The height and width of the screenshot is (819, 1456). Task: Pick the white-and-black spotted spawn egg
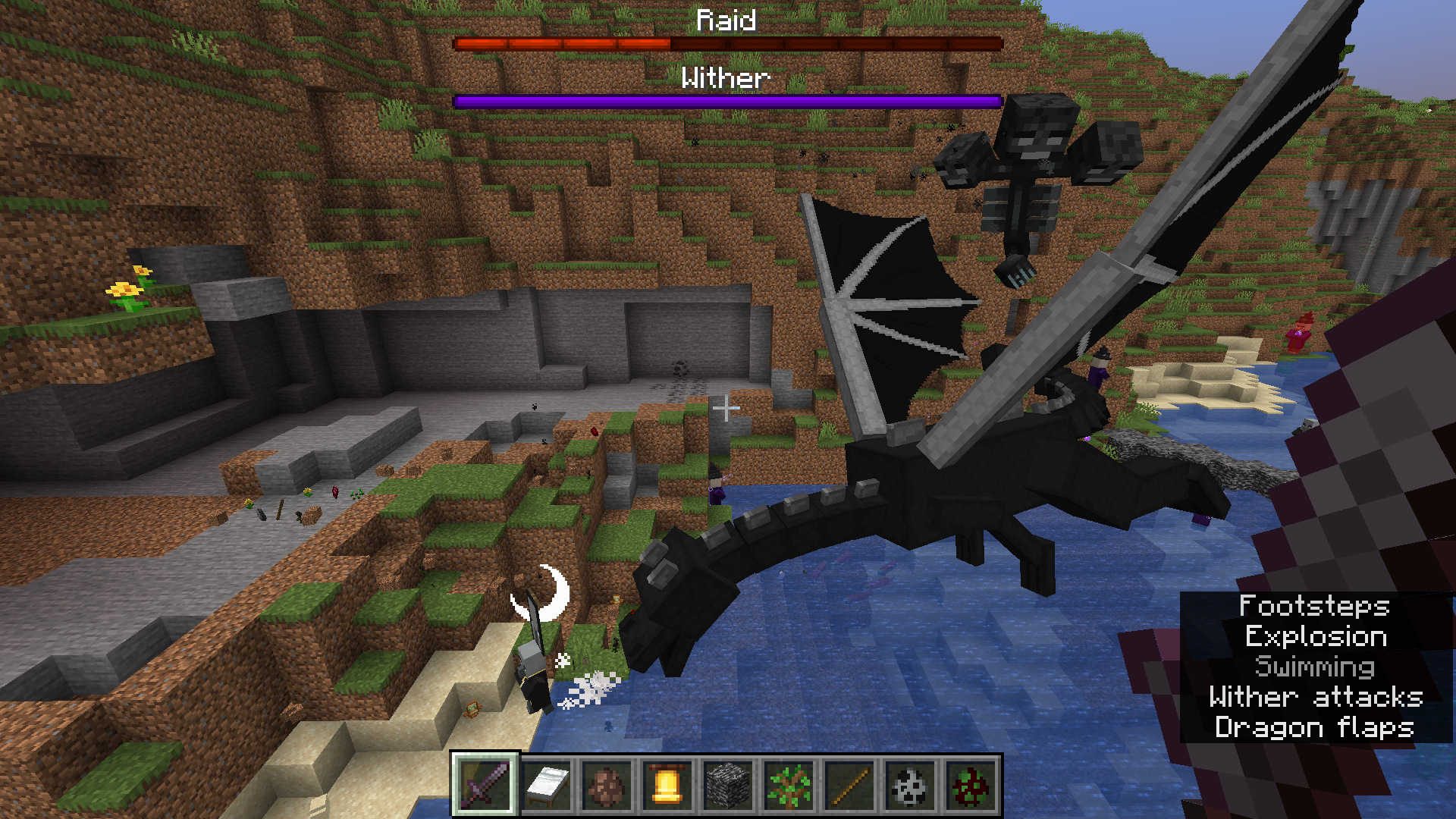coord(910,785)
